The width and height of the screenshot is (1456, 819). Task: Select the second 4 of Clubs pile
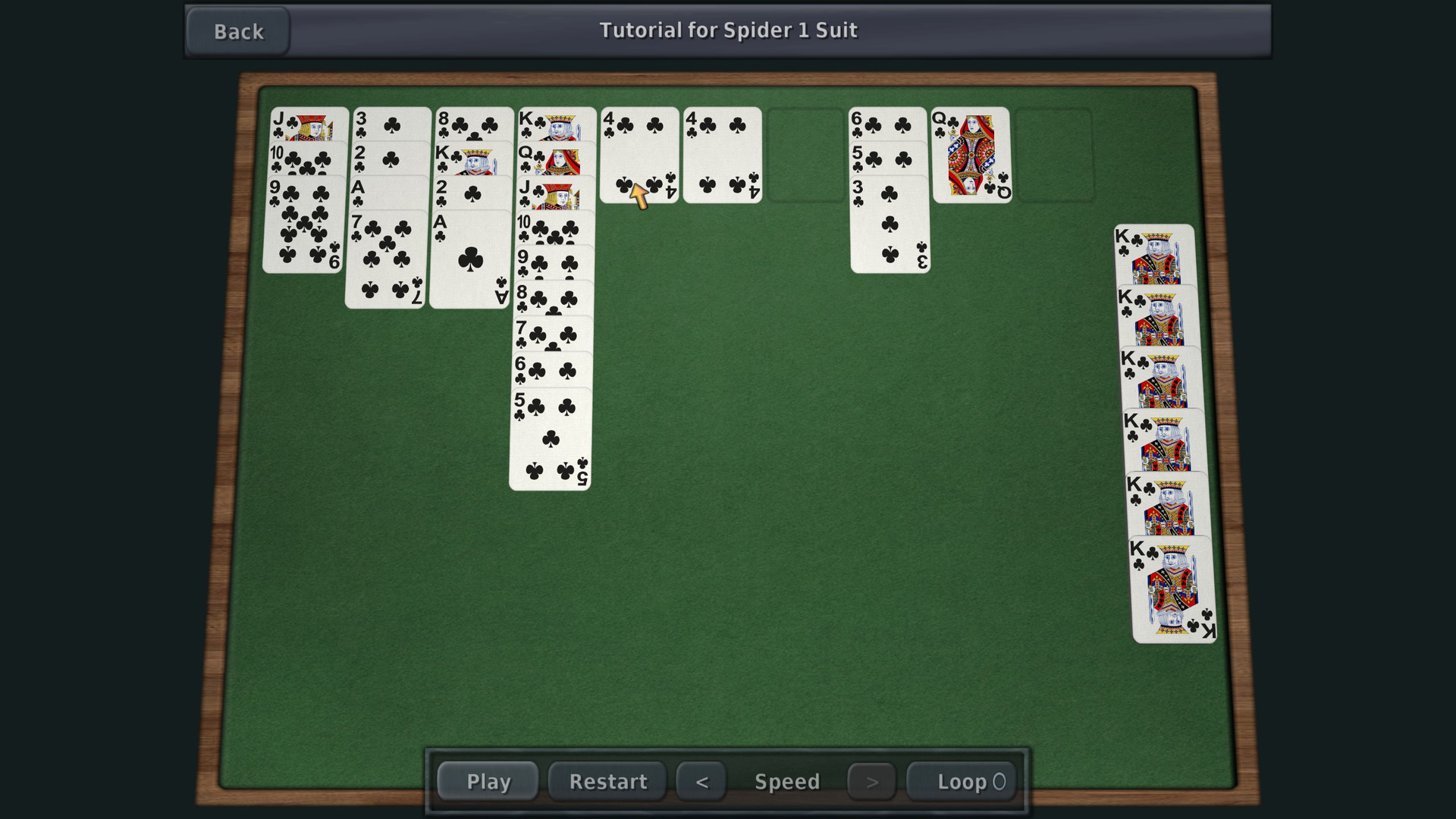(x=722, y=155)
